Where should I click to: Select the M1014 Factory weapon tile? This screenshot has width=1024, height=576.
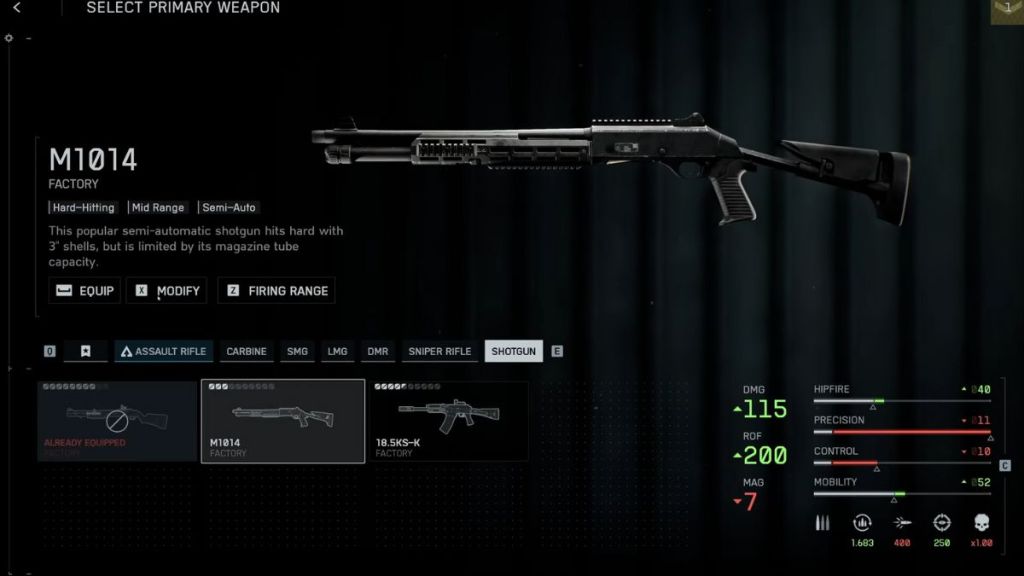coord(283,421)
